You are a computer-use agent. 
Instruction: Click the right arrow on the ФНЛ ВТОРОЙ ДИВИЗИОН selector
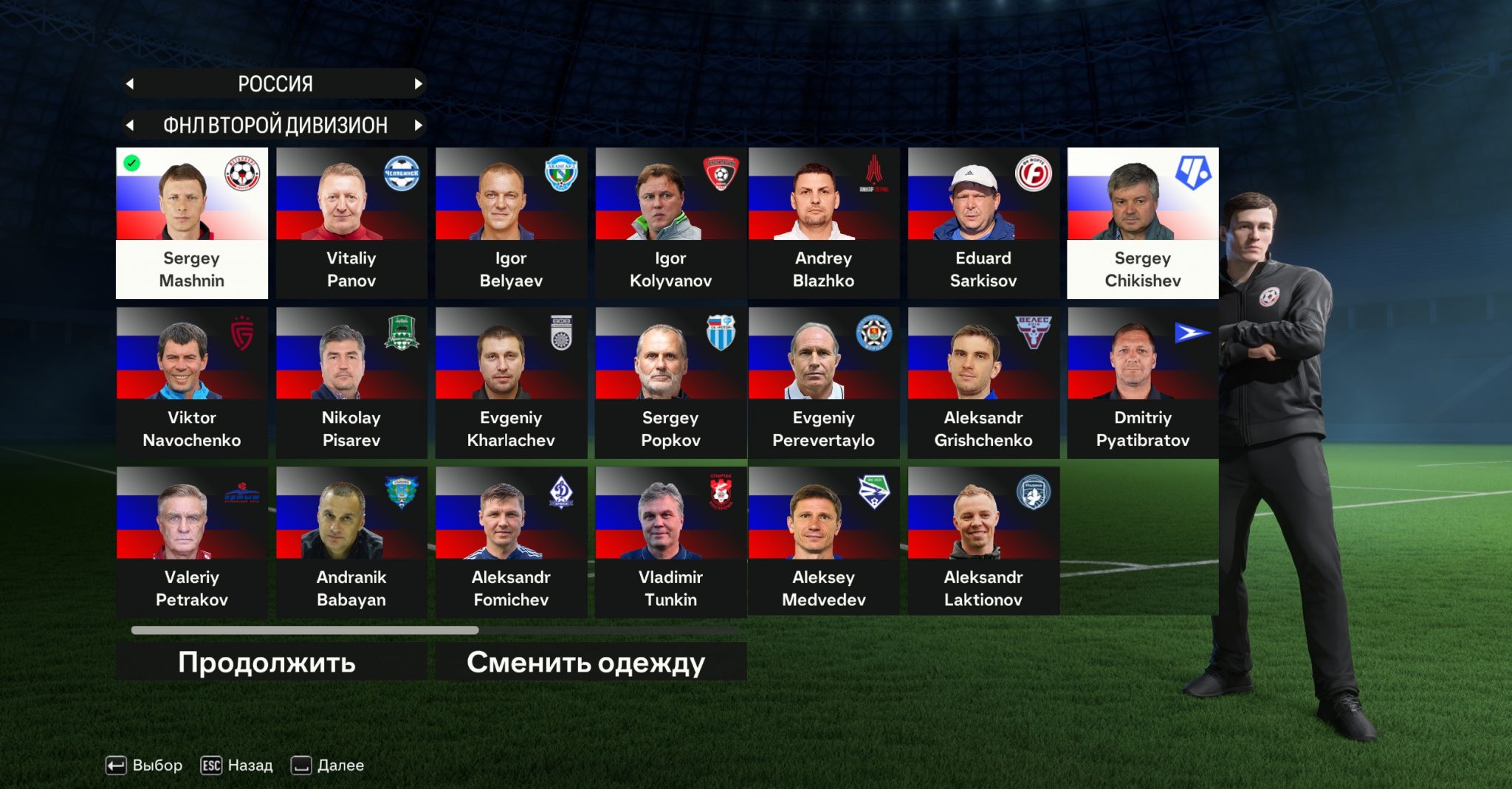pyautogui.click(x=419, y=125)
